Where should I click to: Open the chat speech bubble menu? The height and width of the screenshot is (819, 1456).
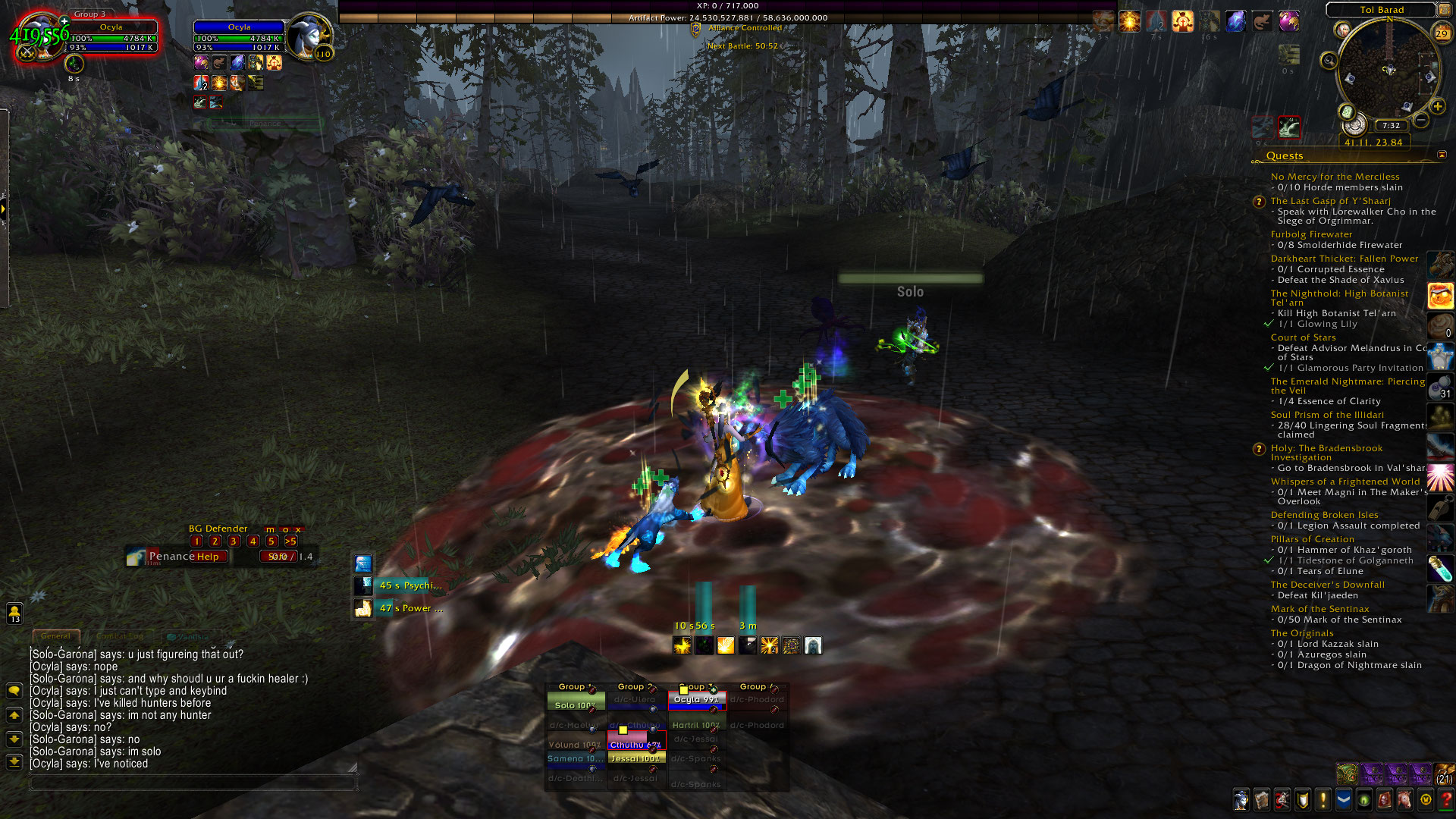pos(14,690)
